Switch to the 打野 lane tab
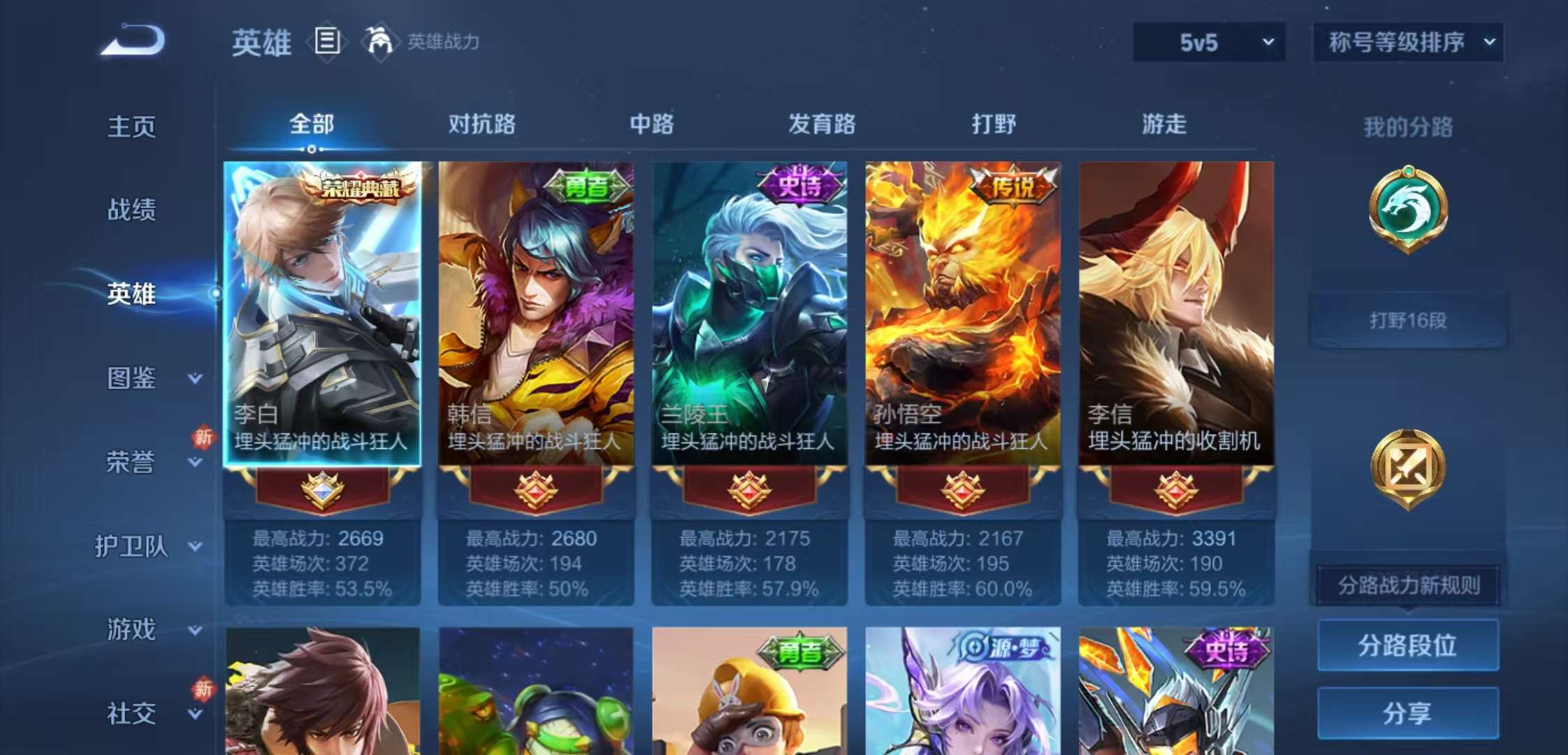Screen dimensions: 1568x755 tap(992, 124)
